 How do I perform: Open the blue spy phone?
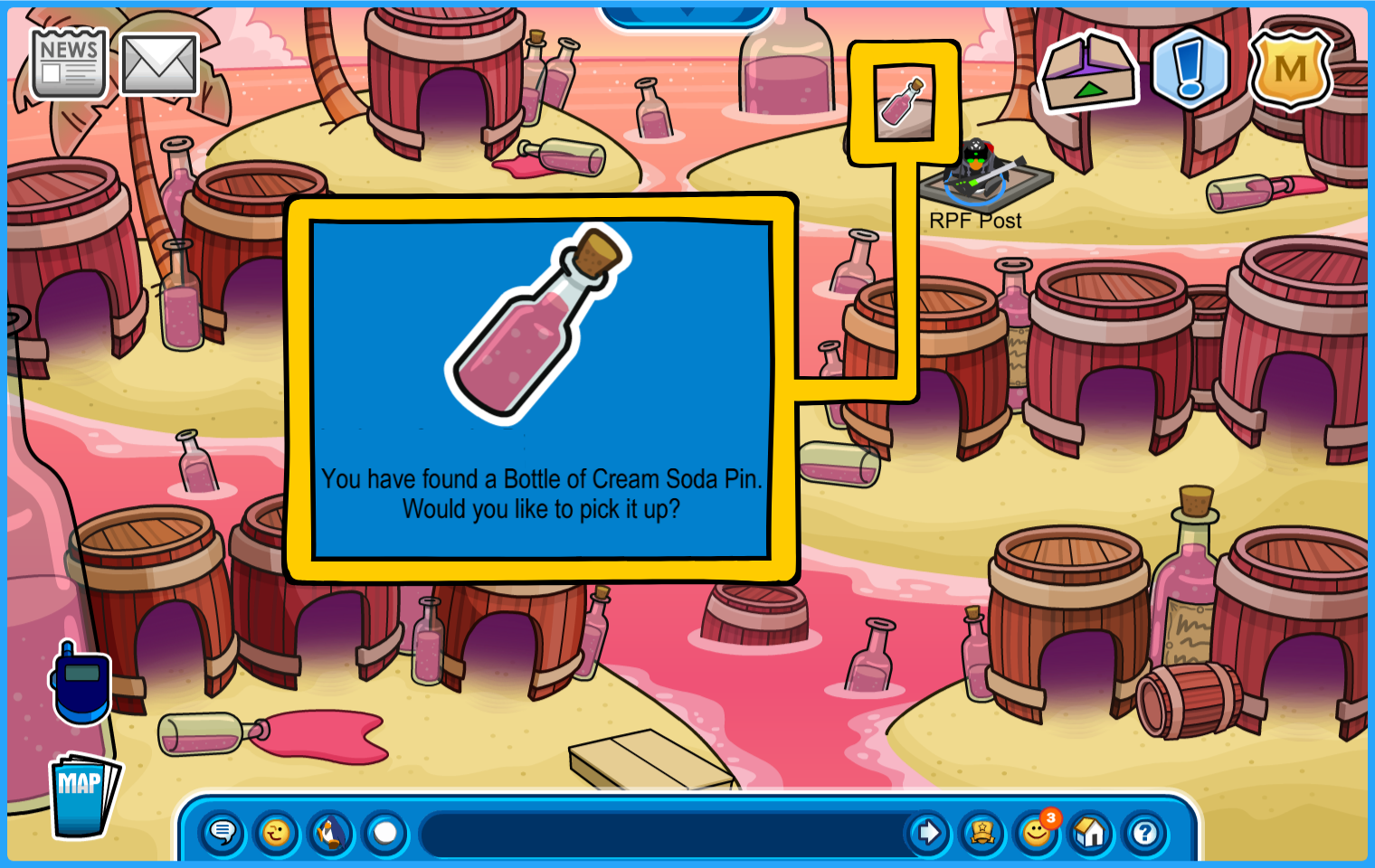pyautogui.click(x=81, y=684)
